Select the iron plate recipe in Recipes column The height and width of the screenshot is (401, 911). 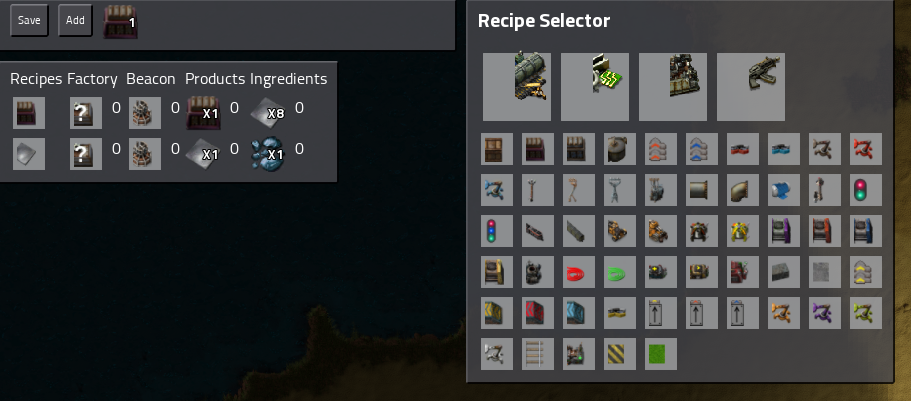coord(29,154)
